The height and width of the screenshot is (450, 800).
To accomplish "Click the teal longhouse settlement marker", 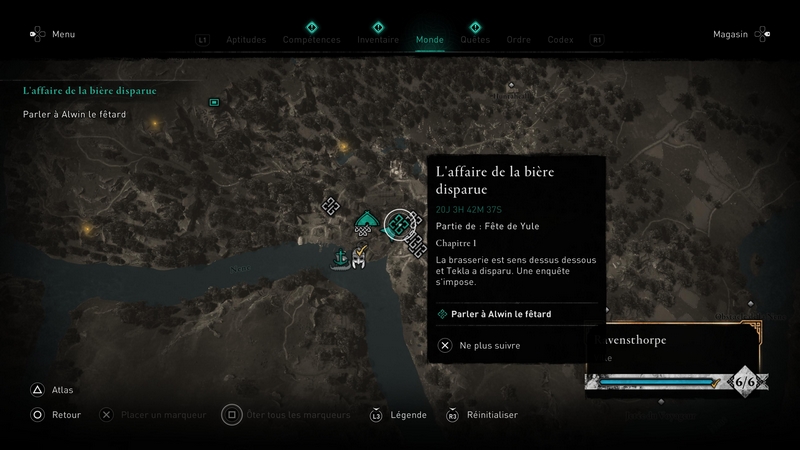I will [x=367, y=222].
